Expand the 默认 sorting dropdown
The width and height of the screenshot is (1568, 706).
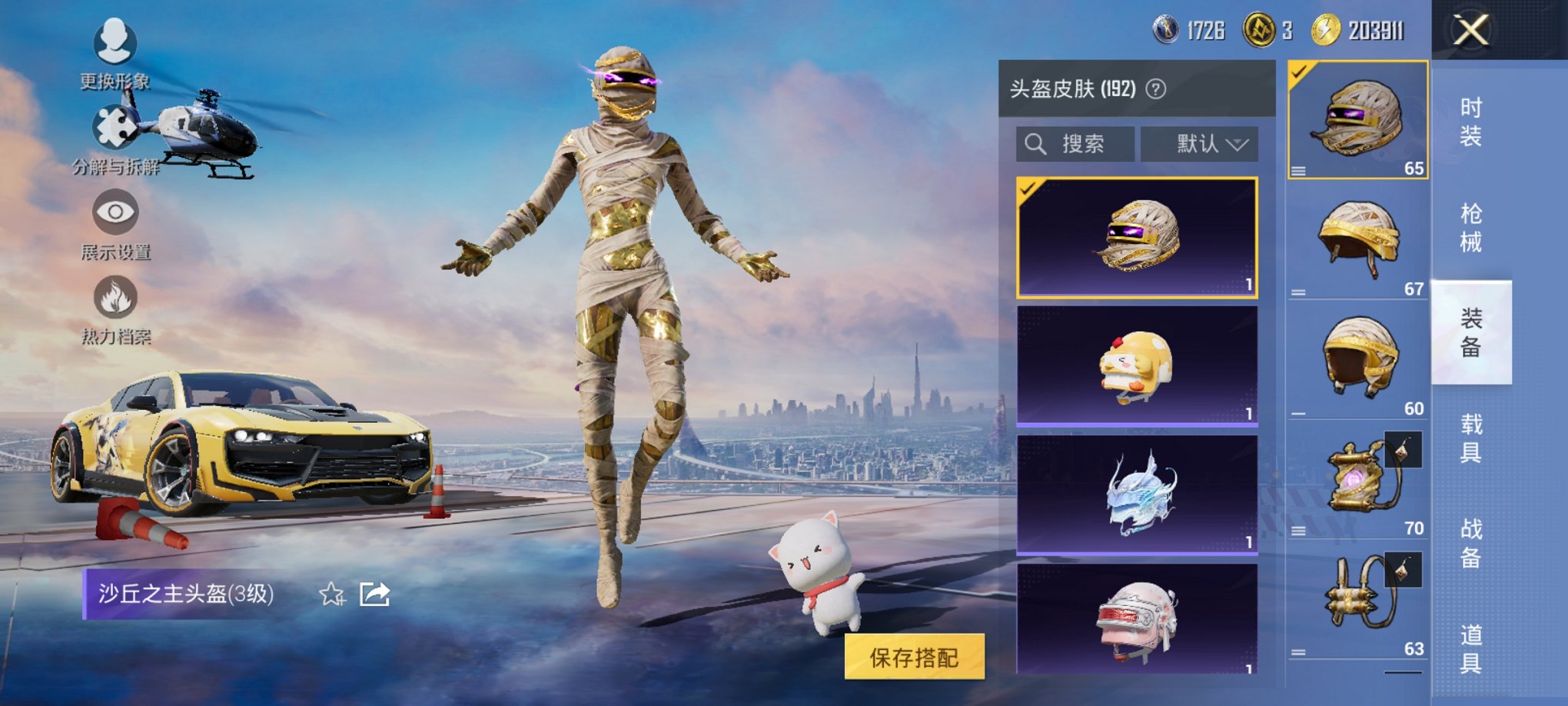coord(1201,145)
